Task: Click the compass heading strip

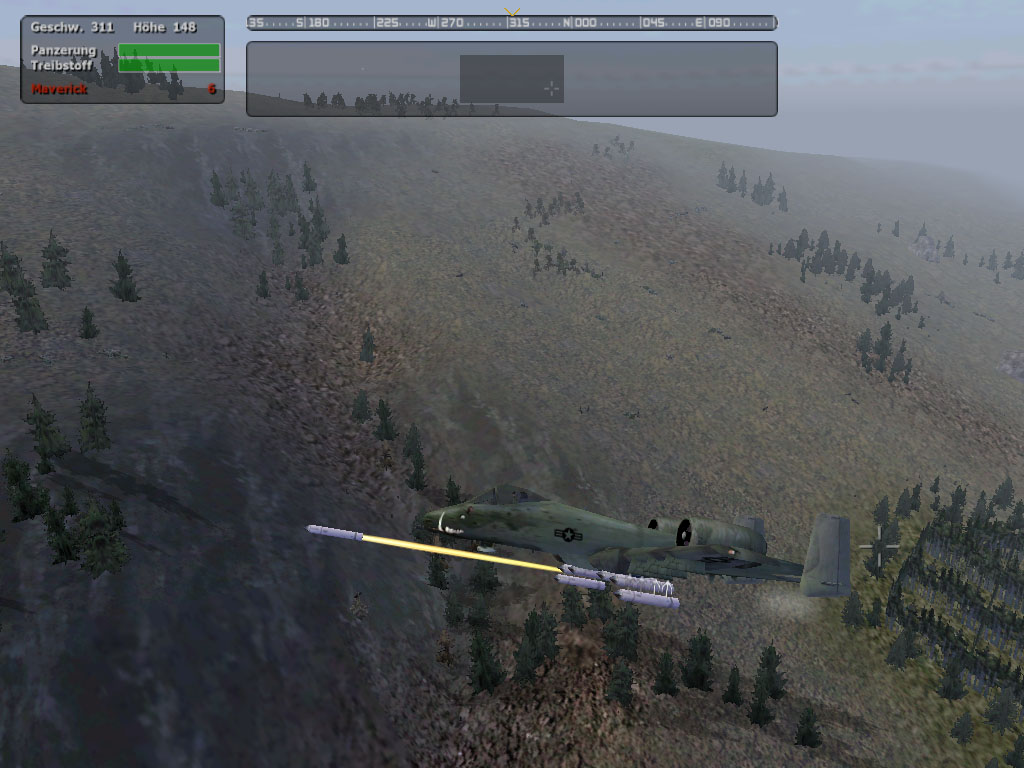Action: [x=511, y=23]
